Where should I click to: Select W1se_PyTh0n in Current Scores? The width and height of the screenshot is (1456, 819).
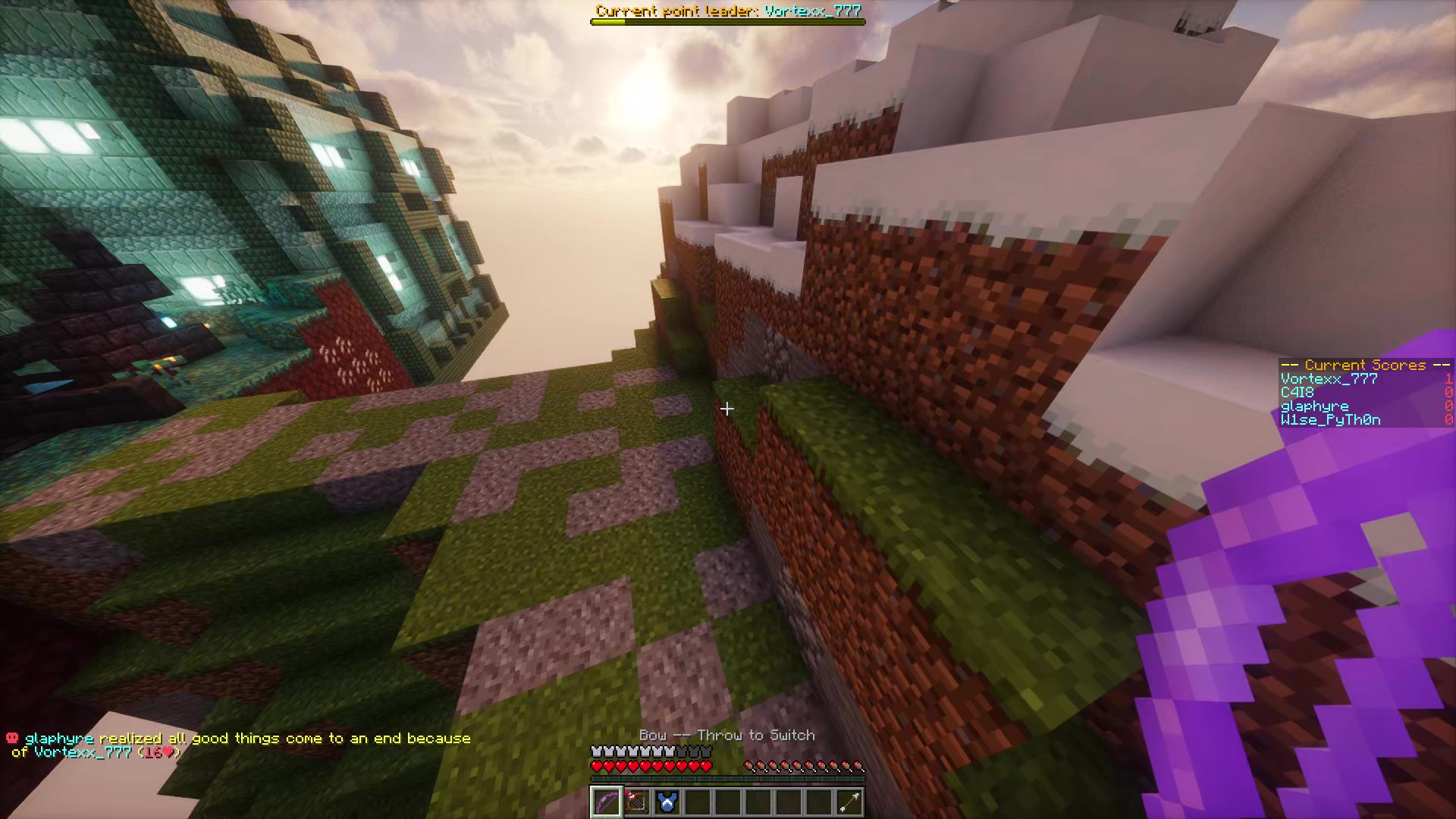(x=1330, y=419)
